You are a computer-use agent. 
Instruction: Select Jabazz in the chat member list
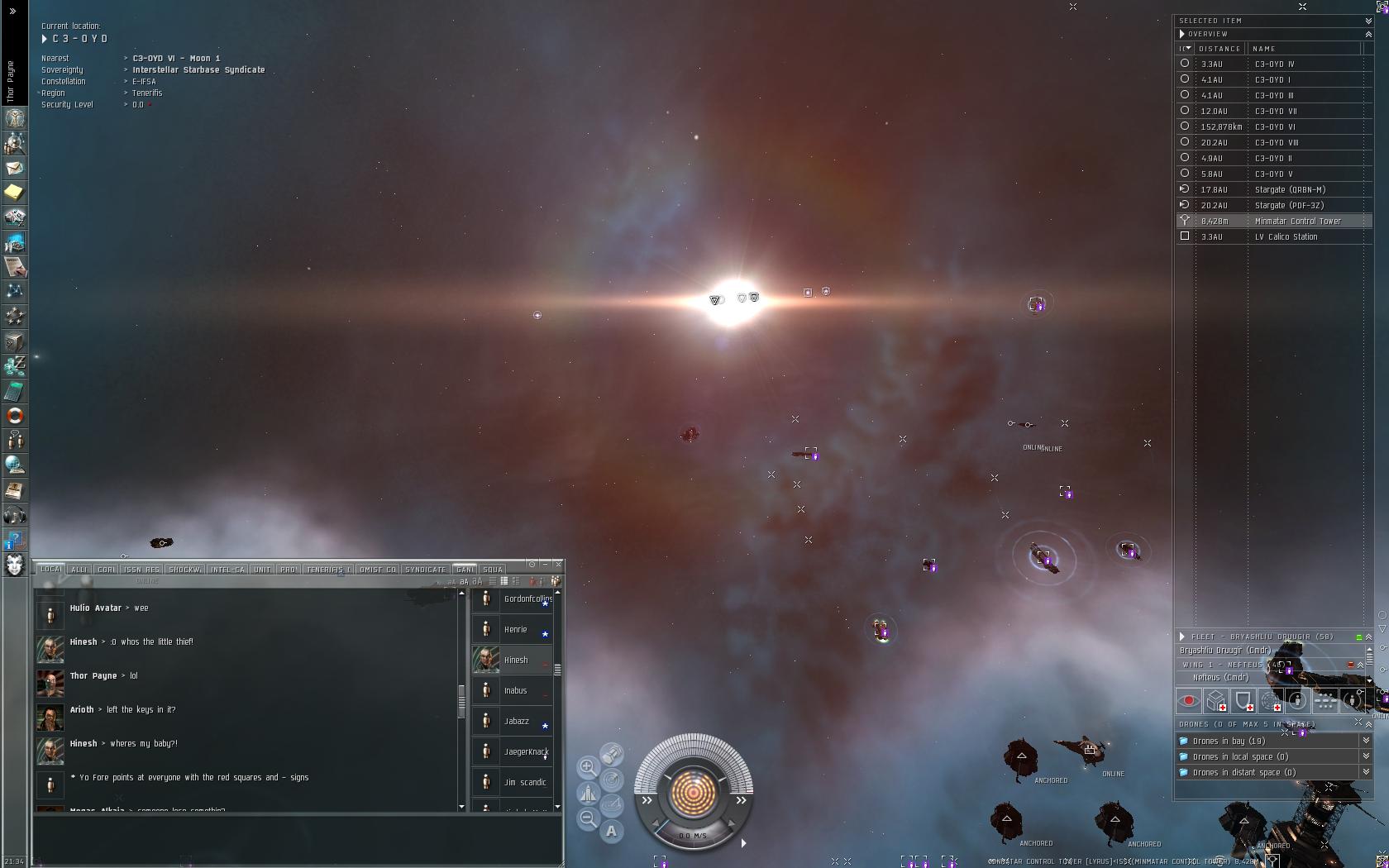coord(517,721)
